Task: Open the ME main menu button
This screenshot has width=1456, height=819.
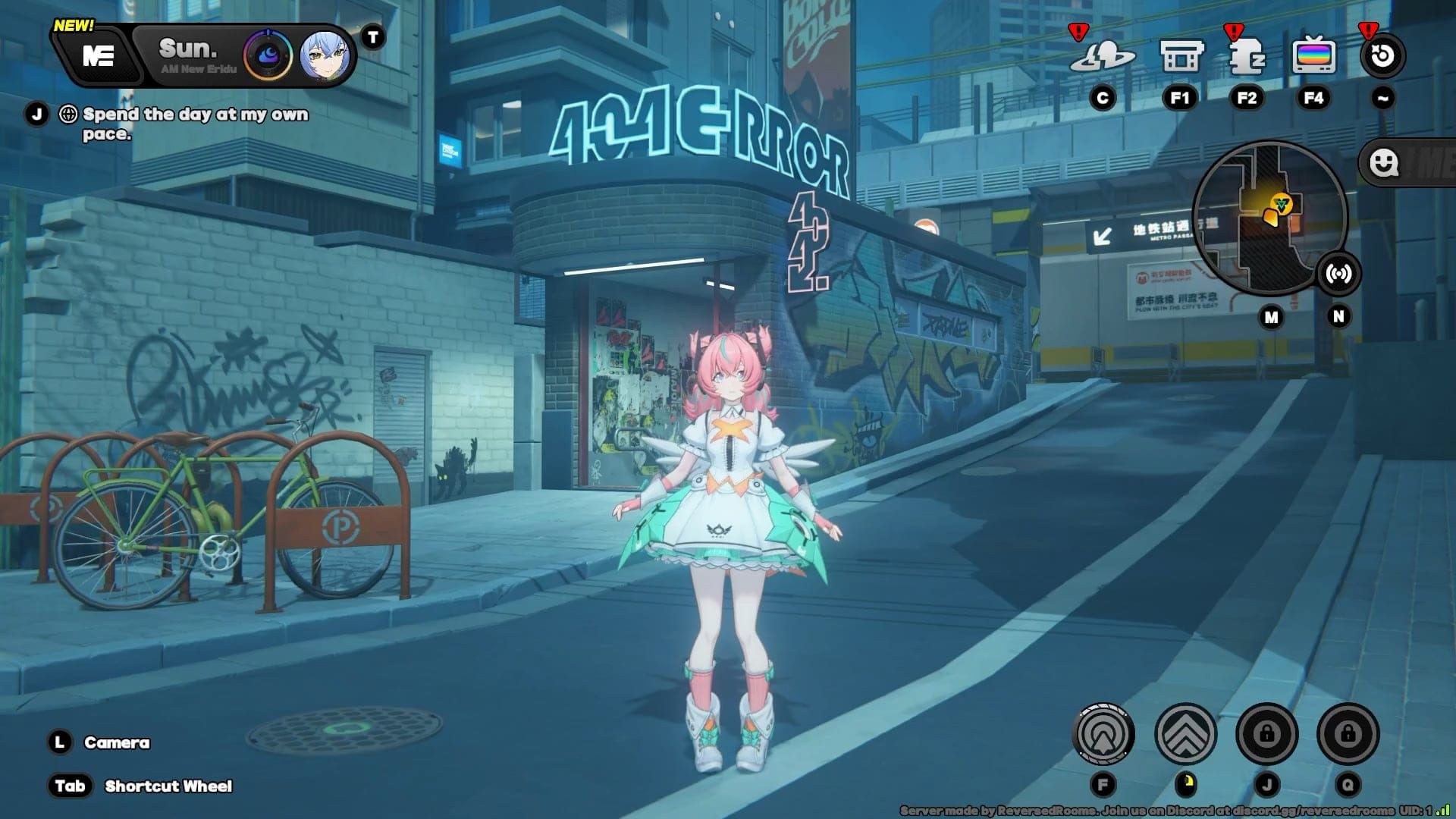Action: pos(99,55)
